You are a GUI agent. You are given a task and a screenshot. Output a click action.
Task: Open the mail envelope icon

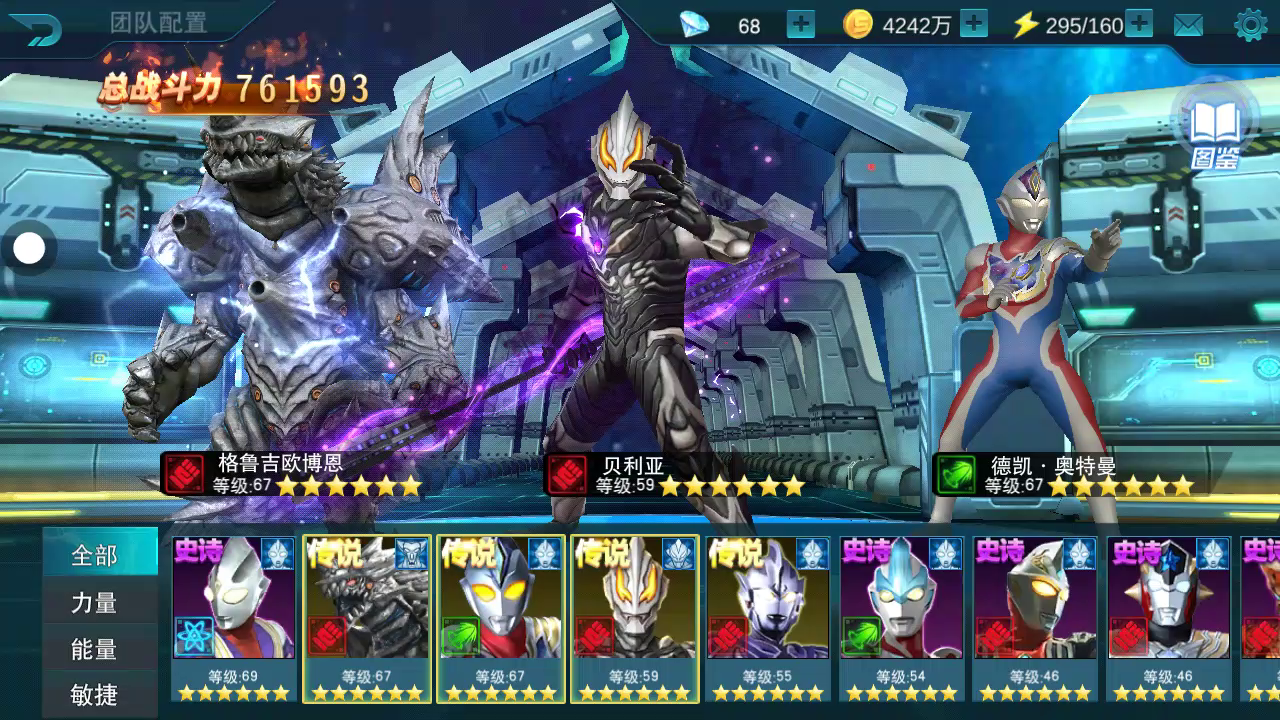point(1188,26)
